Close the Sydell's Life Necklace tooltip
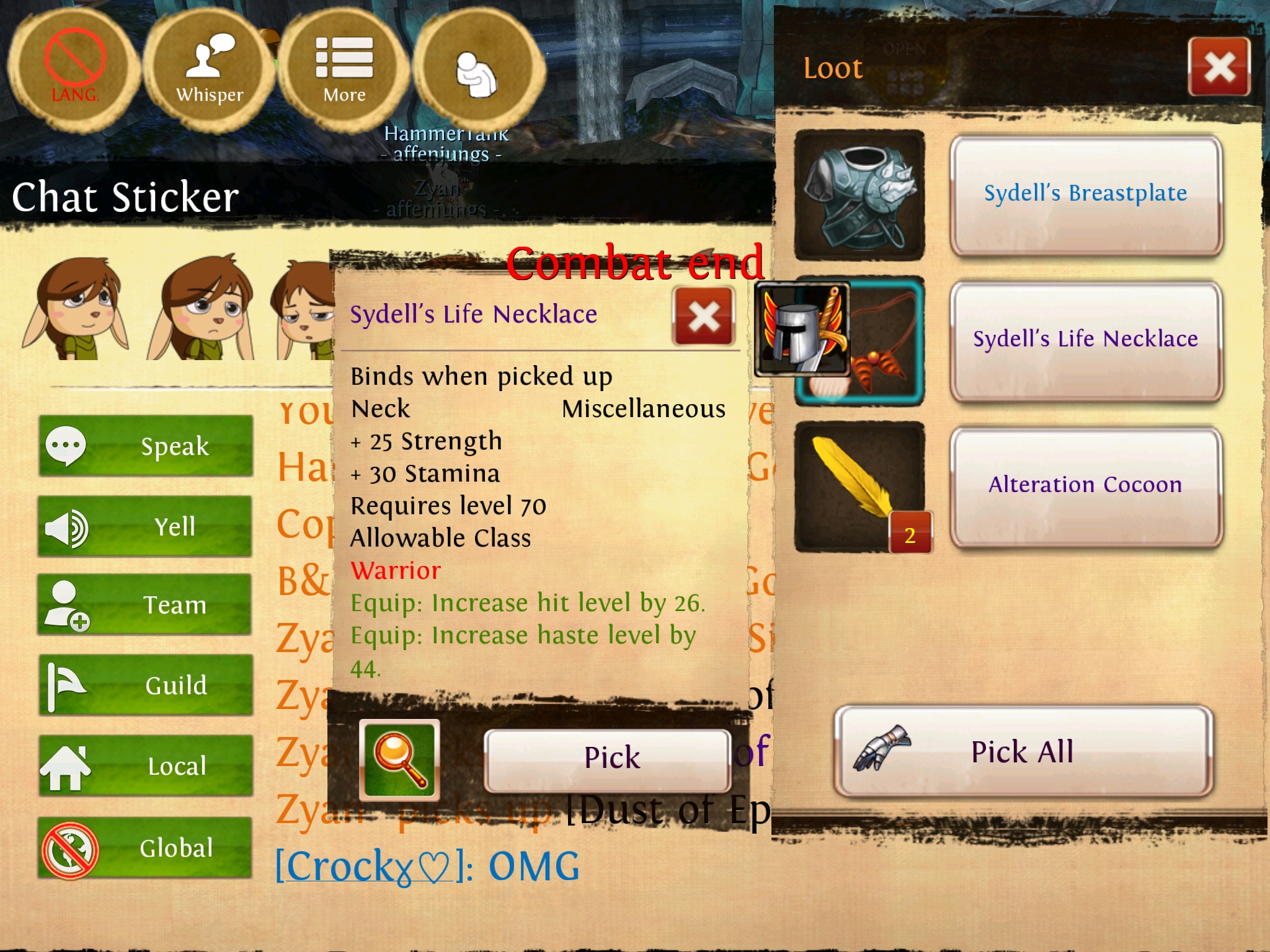The width and height of the screenshot is (1270, 952). click(704, 316)
